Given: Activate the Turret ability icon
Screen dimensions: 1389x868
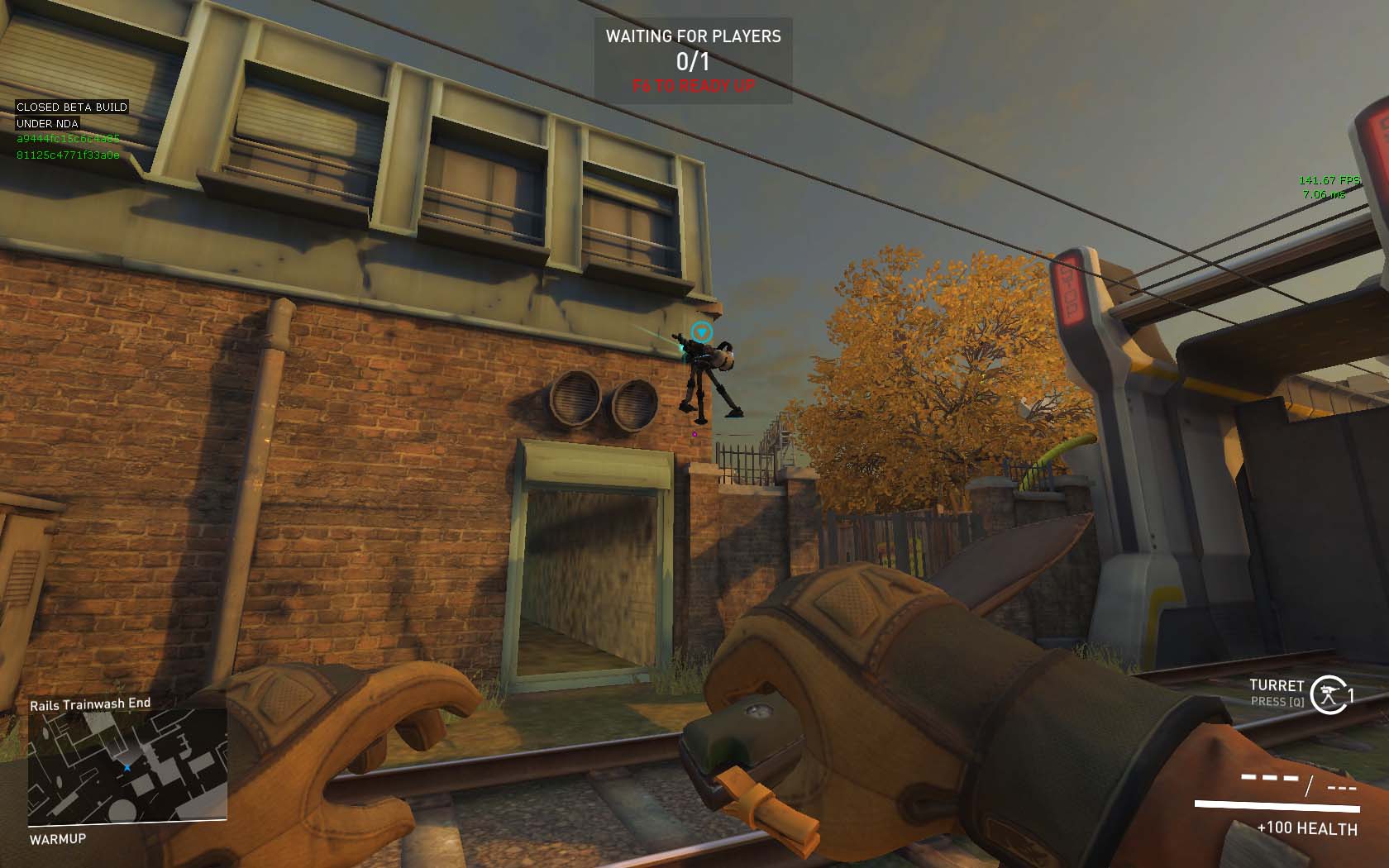Looking at the screenshot, I should [1328, 694].
